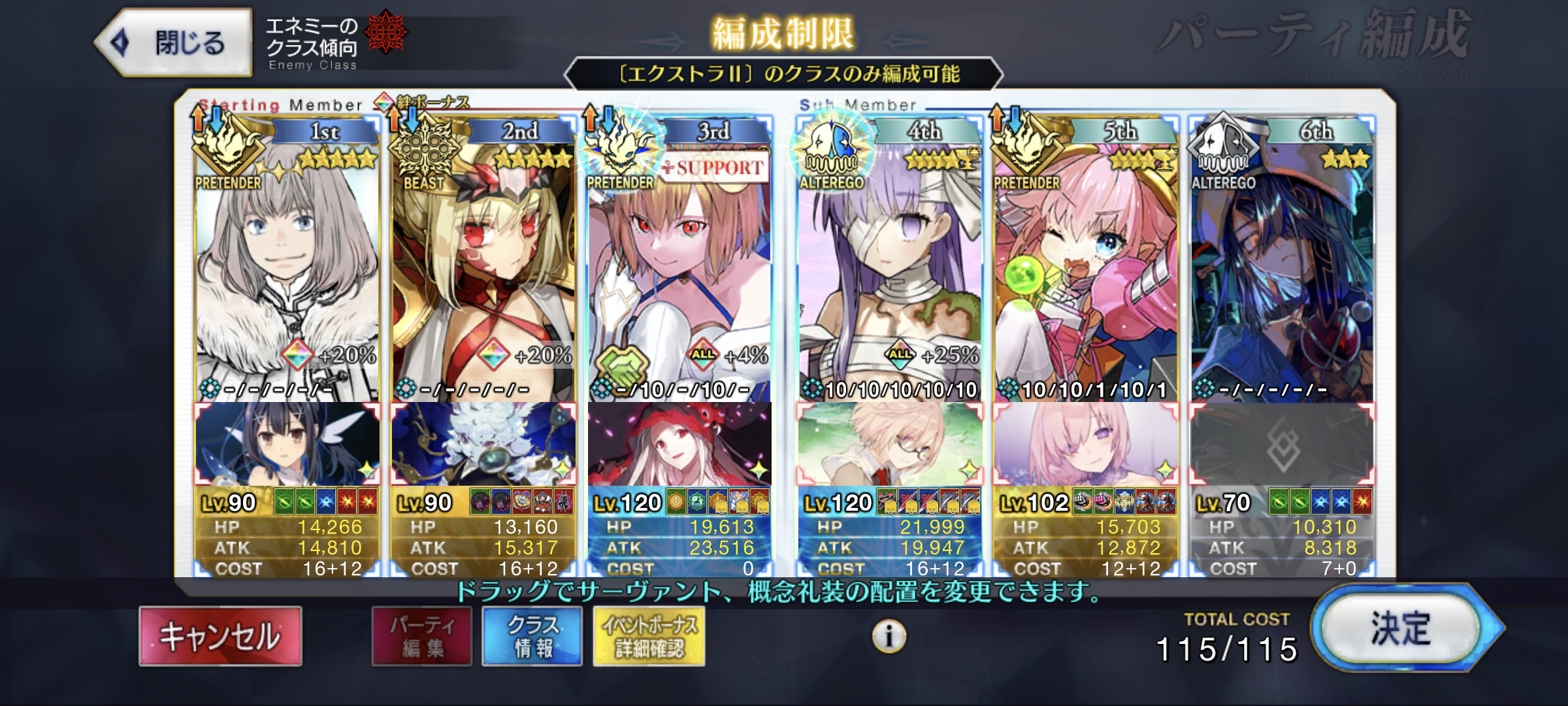Screen dimensions: 1568x706
Task: Select the 2nd slot white flower craft essence
Action: coord(483,446)
